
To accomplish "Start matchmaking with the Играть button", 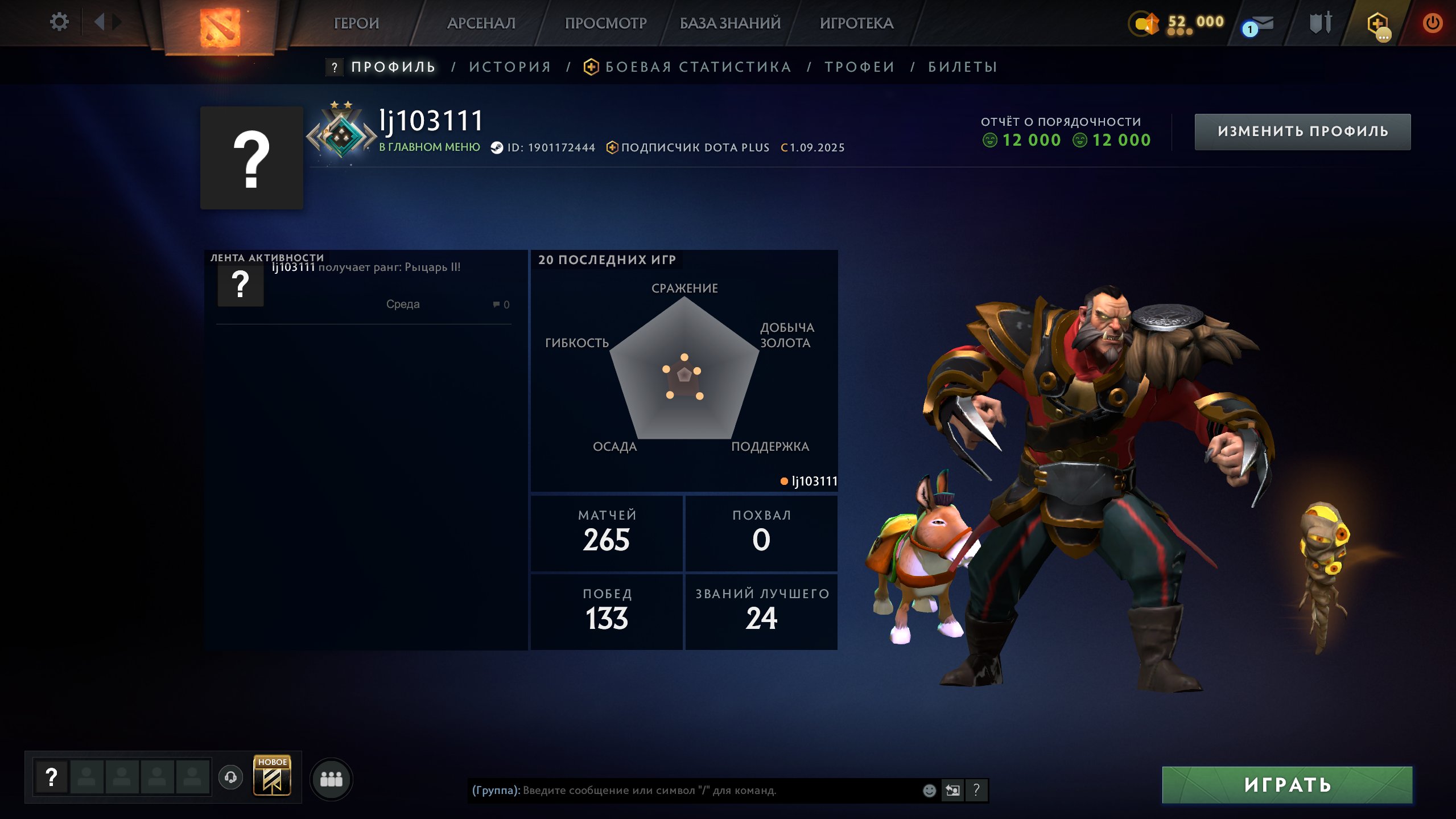I will click(x=1287, y=785).
